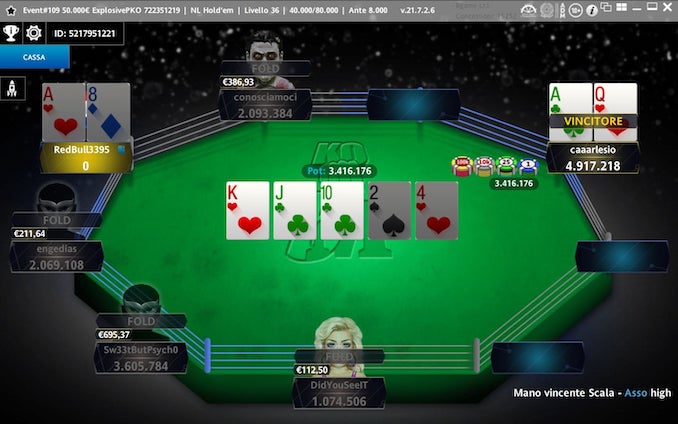
Task: Close the poker table window
Action: tap(665, 10)
